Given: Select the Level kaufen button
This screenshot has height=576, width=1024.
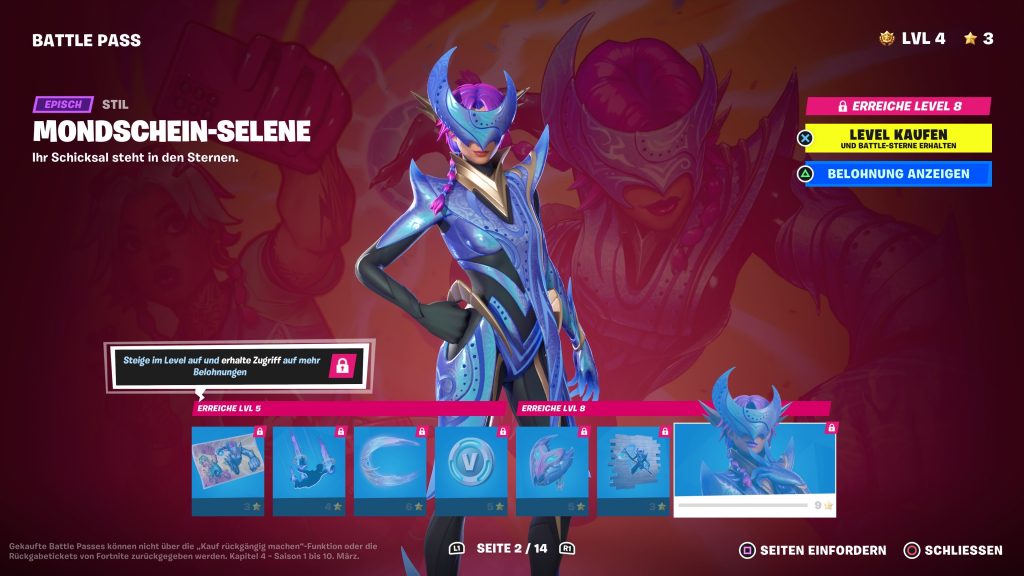Looking at the screenshot, I should [x=898, y=138].
